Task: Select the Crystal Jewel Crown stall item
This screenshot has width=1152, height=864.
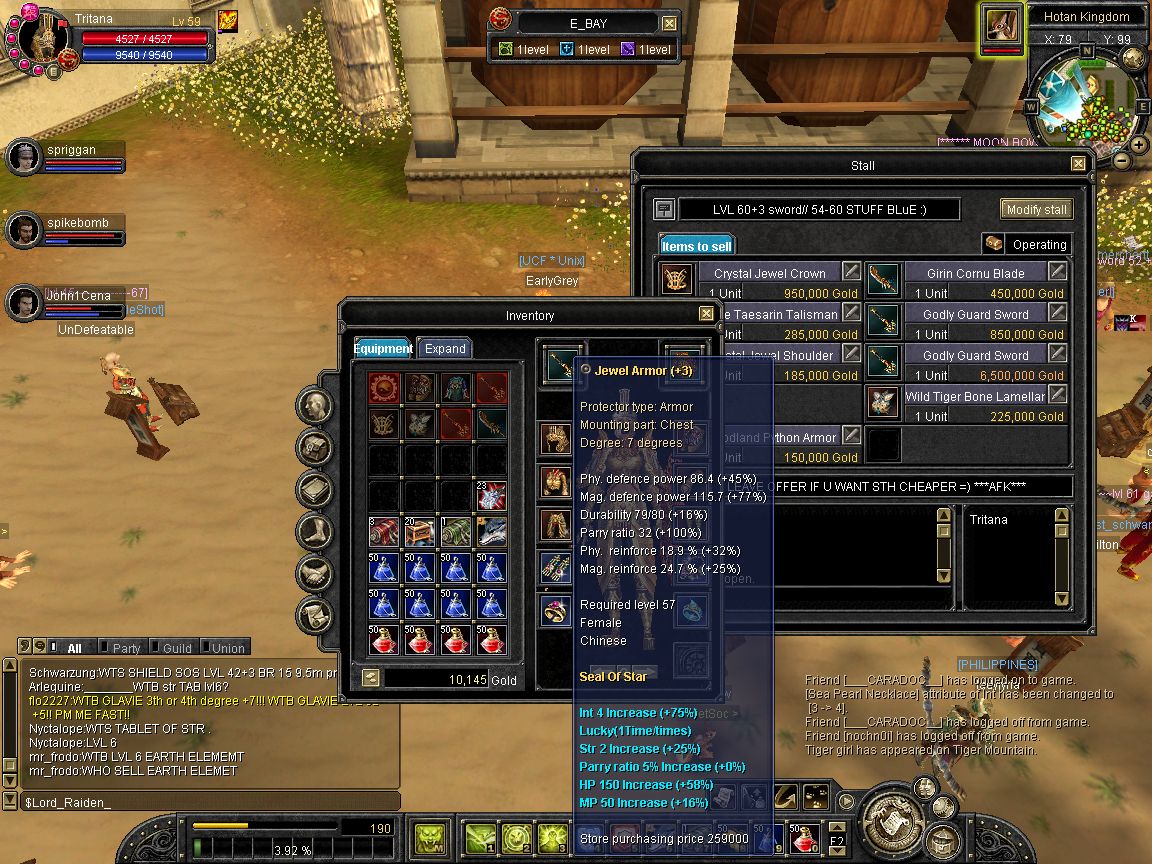Action: coord(768,273)
